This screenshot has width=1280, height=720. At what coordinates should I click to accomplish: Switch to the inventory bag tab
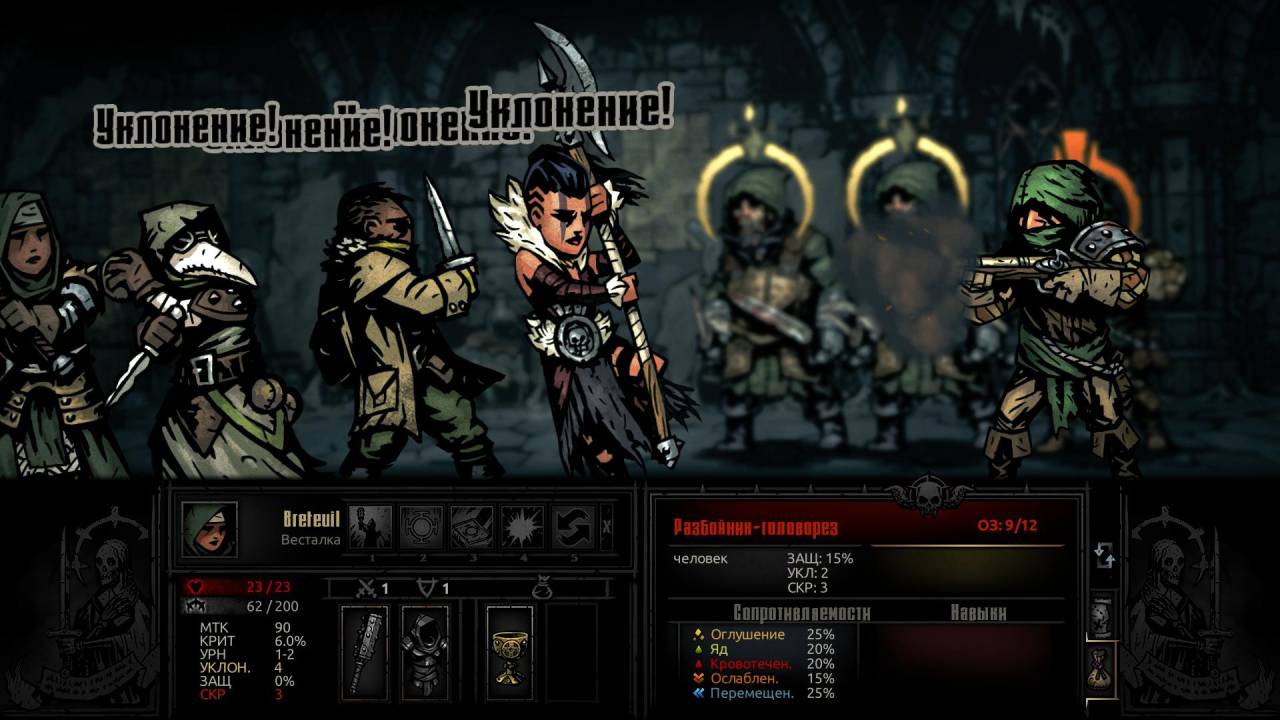(1102, 666)
